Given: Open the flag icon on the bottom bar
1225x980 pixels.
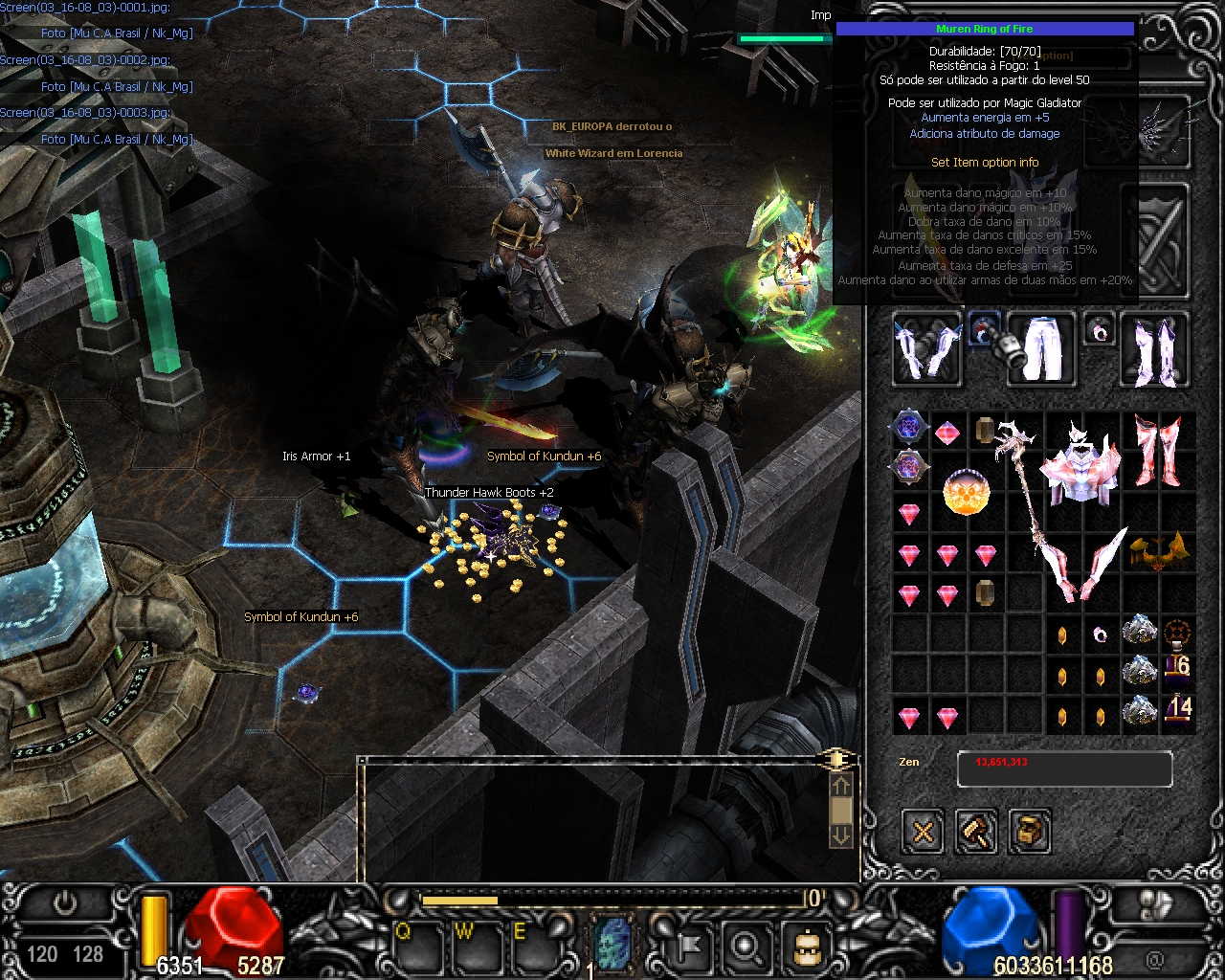Looking at the screenshot, I should coord(687,945).
